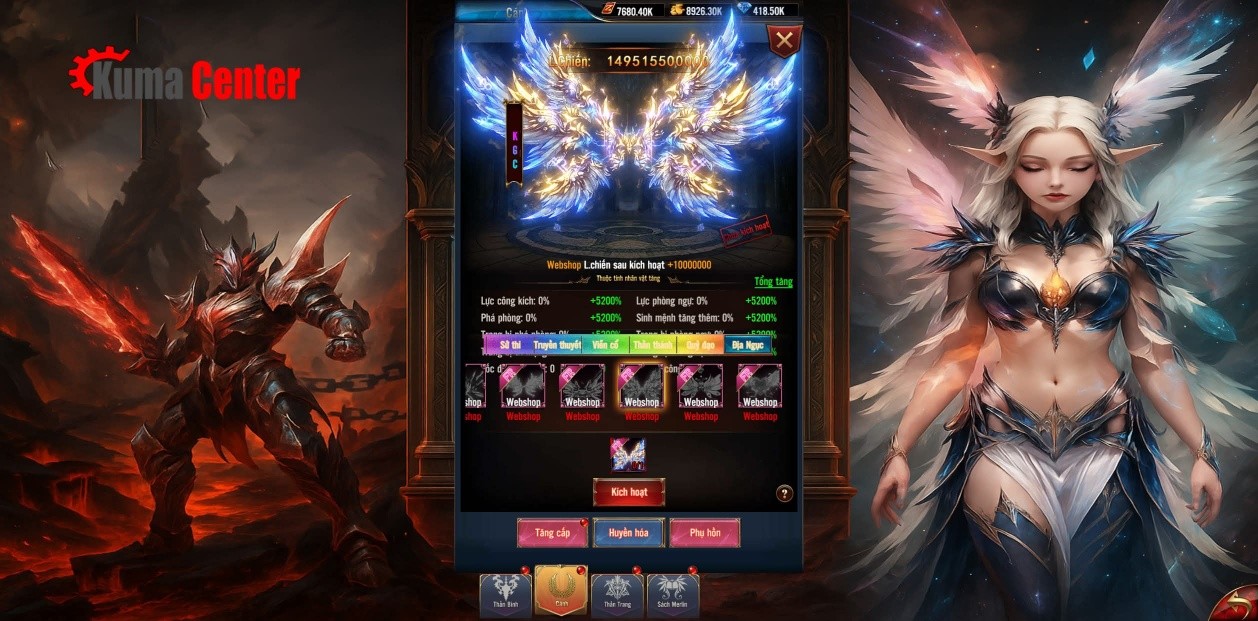Close the wings panel with the X button
The image size is (1258, 621).
tap(785, 41)
